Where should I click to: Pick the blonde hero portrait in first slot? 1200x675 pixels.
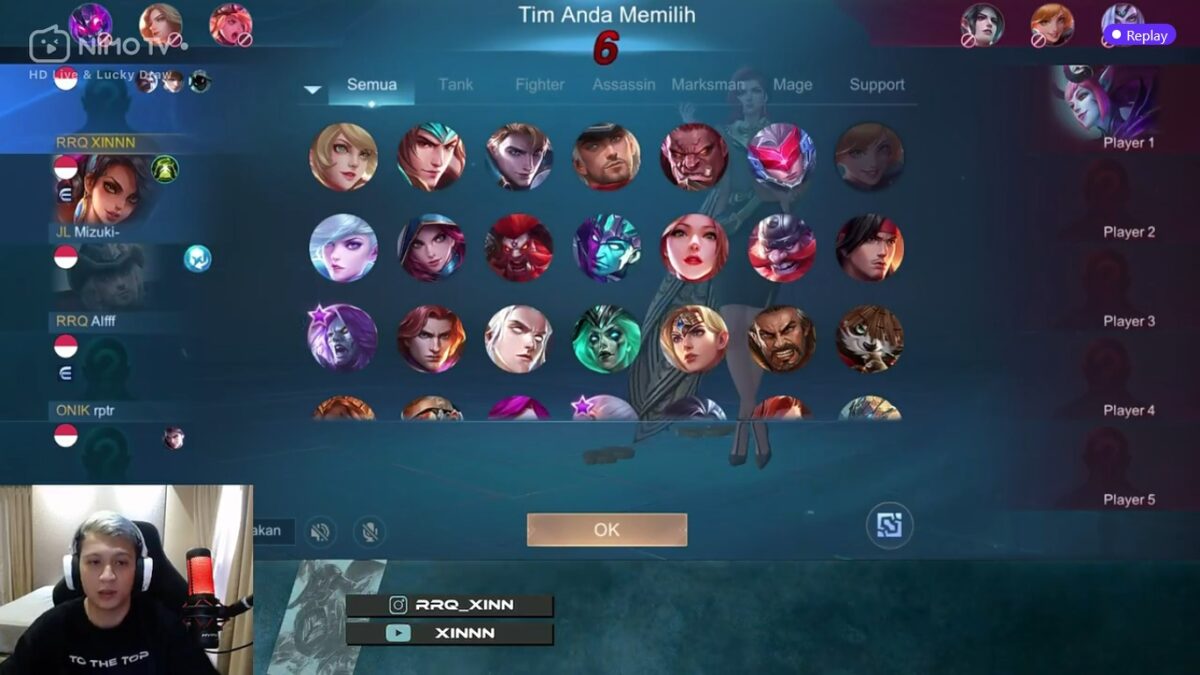[343, 157]
